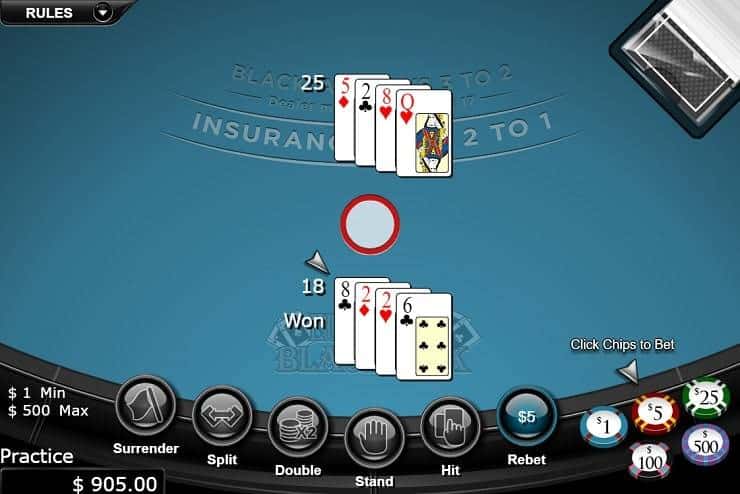Click the empty betting circle

pos(370,222)
